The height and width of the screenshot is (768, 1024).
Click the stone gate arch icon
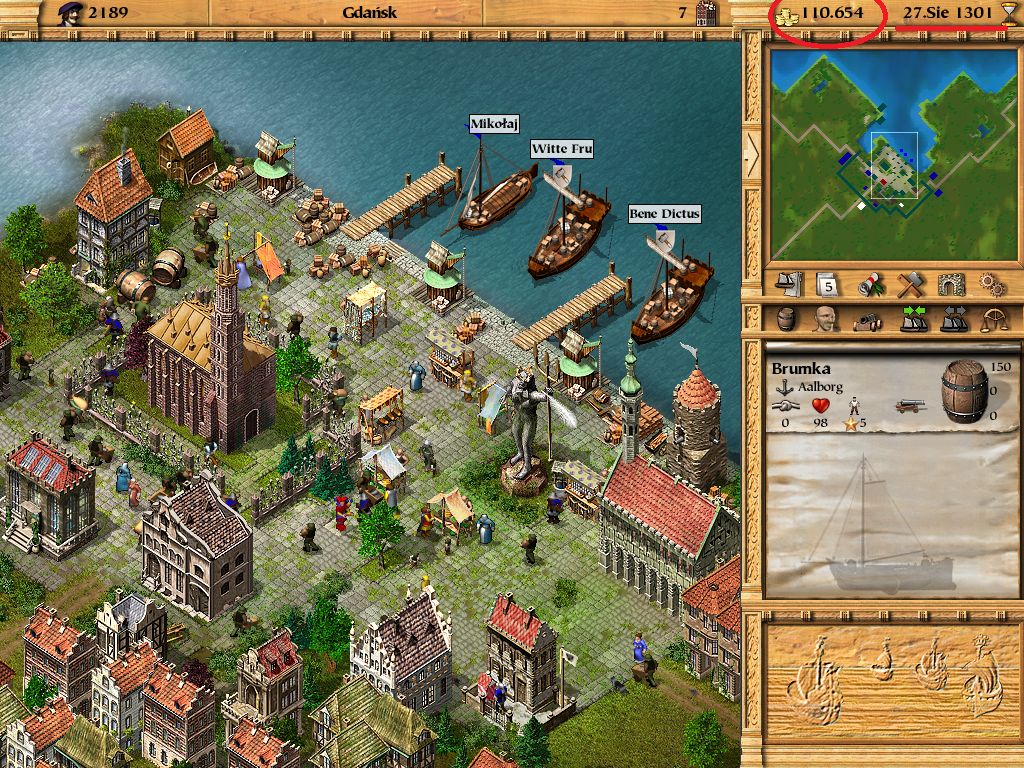[x=950, y=284]
